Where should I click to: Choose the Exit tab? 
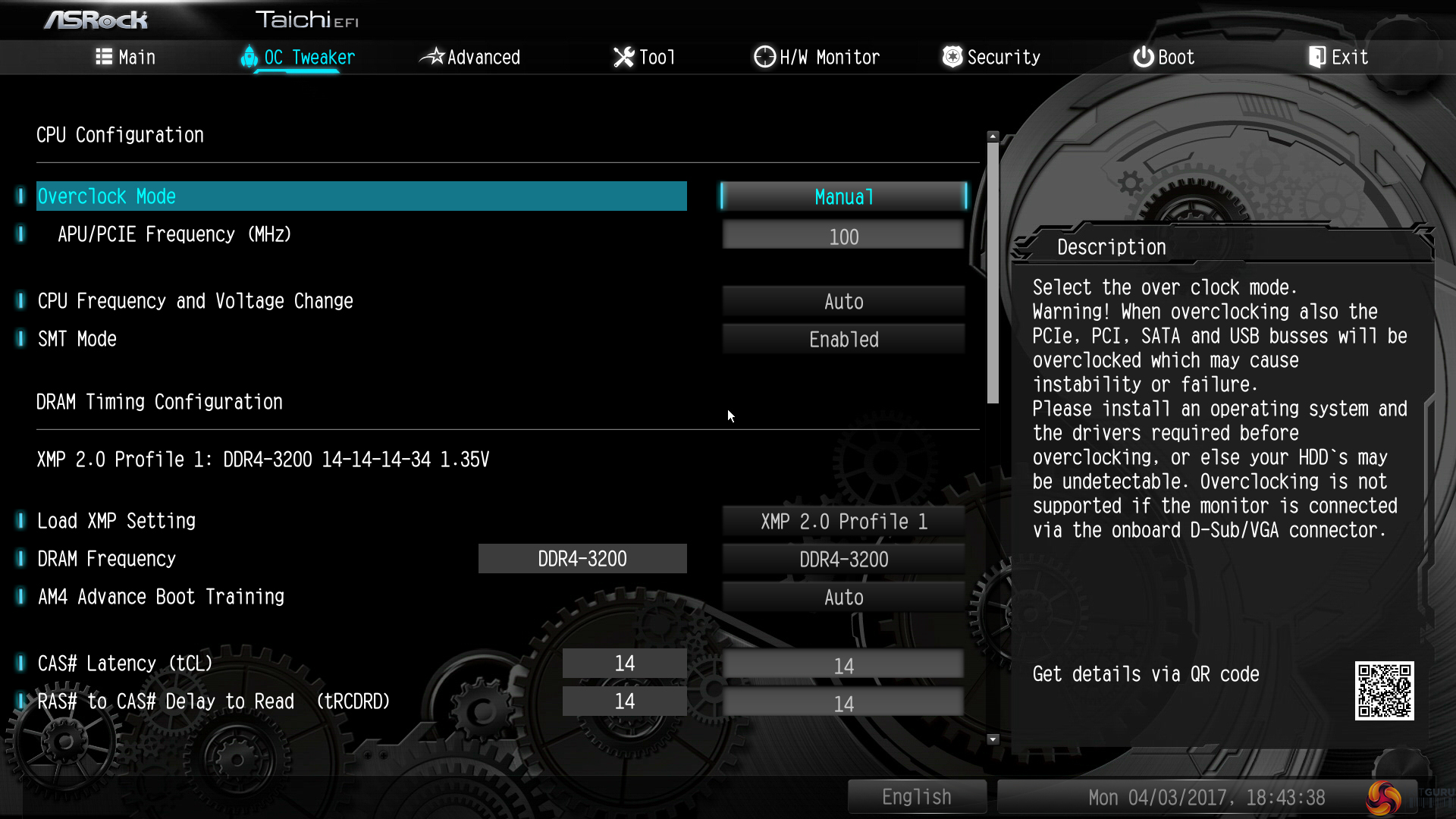(1338, 57)
